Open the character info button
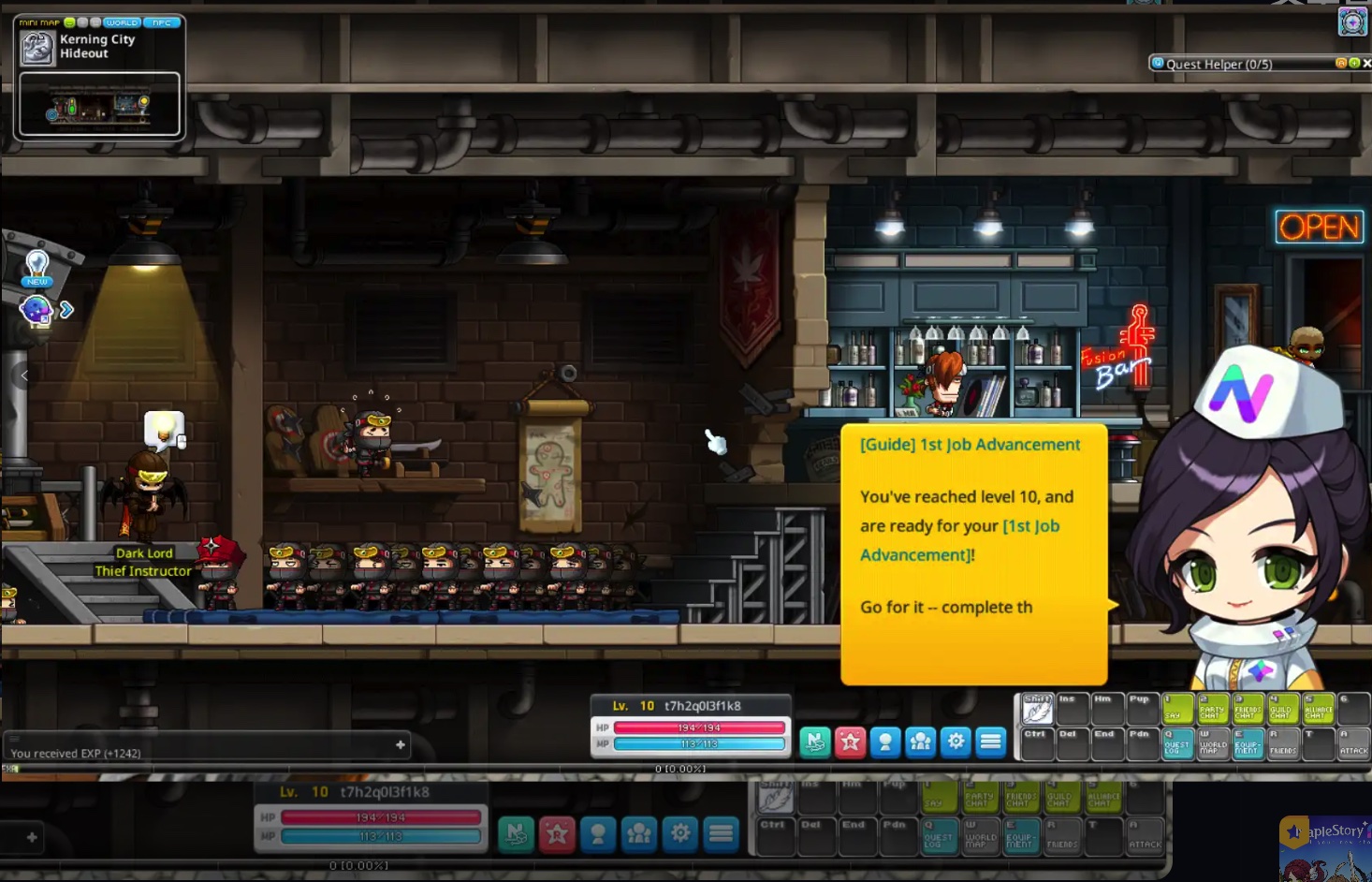1372x882 pixels. point(885,742)
